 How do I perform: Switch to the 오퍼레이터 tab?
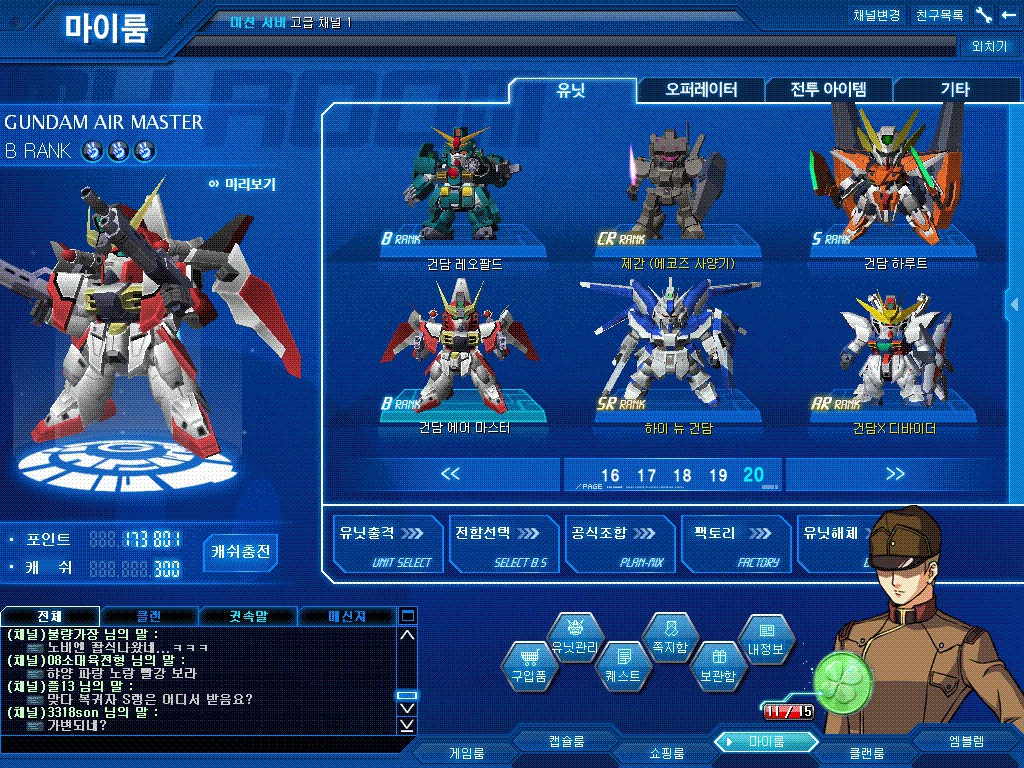(701, 90)
